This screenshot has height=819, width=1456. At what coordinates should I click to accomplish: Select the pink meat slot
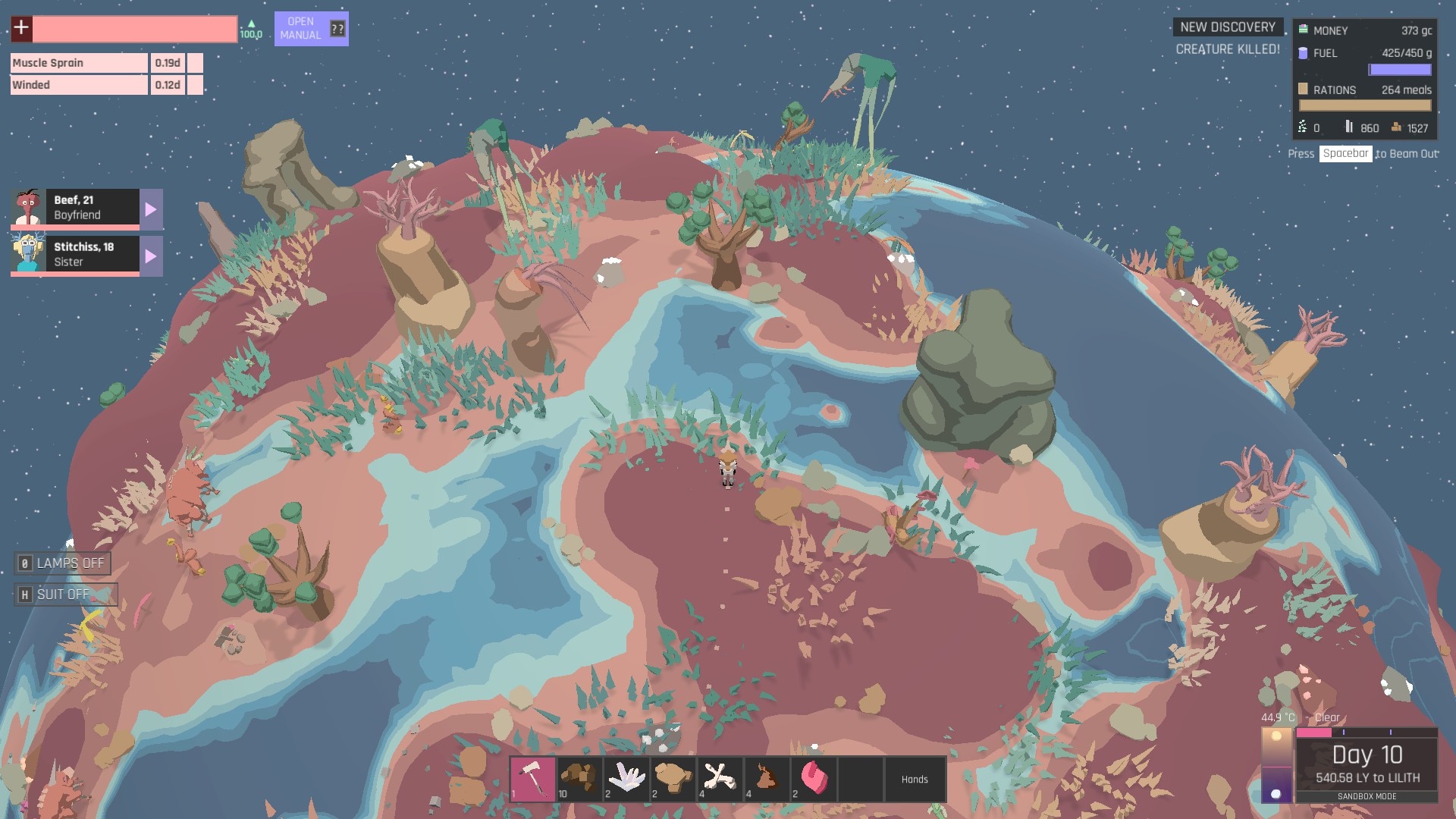pos(814,779)
